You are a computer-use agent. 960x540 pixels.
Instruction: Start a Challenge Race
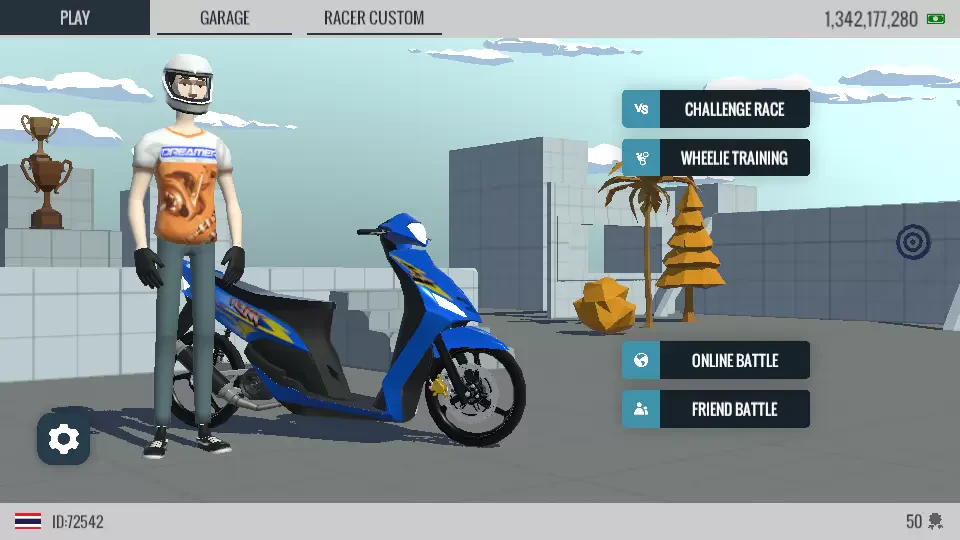point(716,109)
